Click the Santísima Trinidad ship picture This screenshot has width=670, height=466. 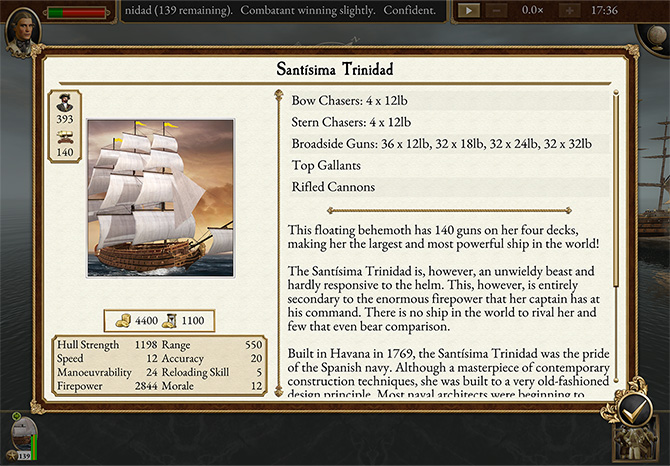click(x=160, y=198)
